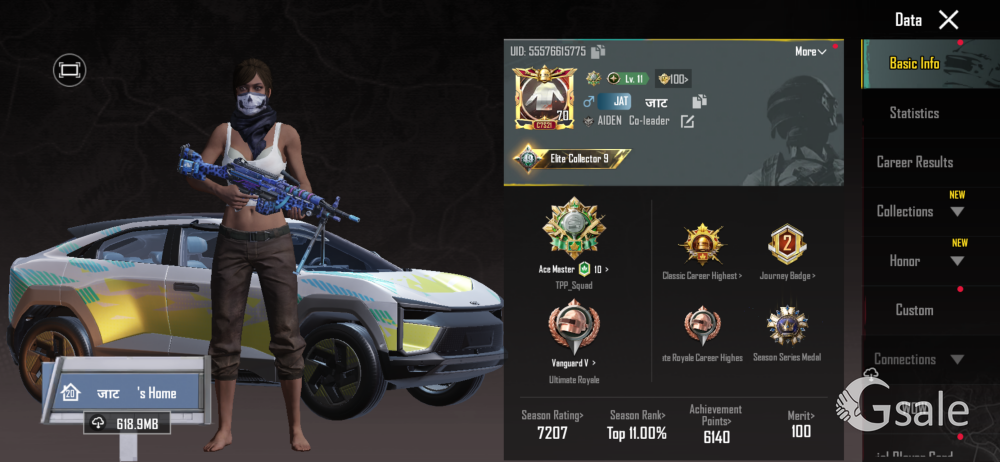Select the Basic Info tab
The height and width of the screenshot is (462, 1000).
[914, 63]
